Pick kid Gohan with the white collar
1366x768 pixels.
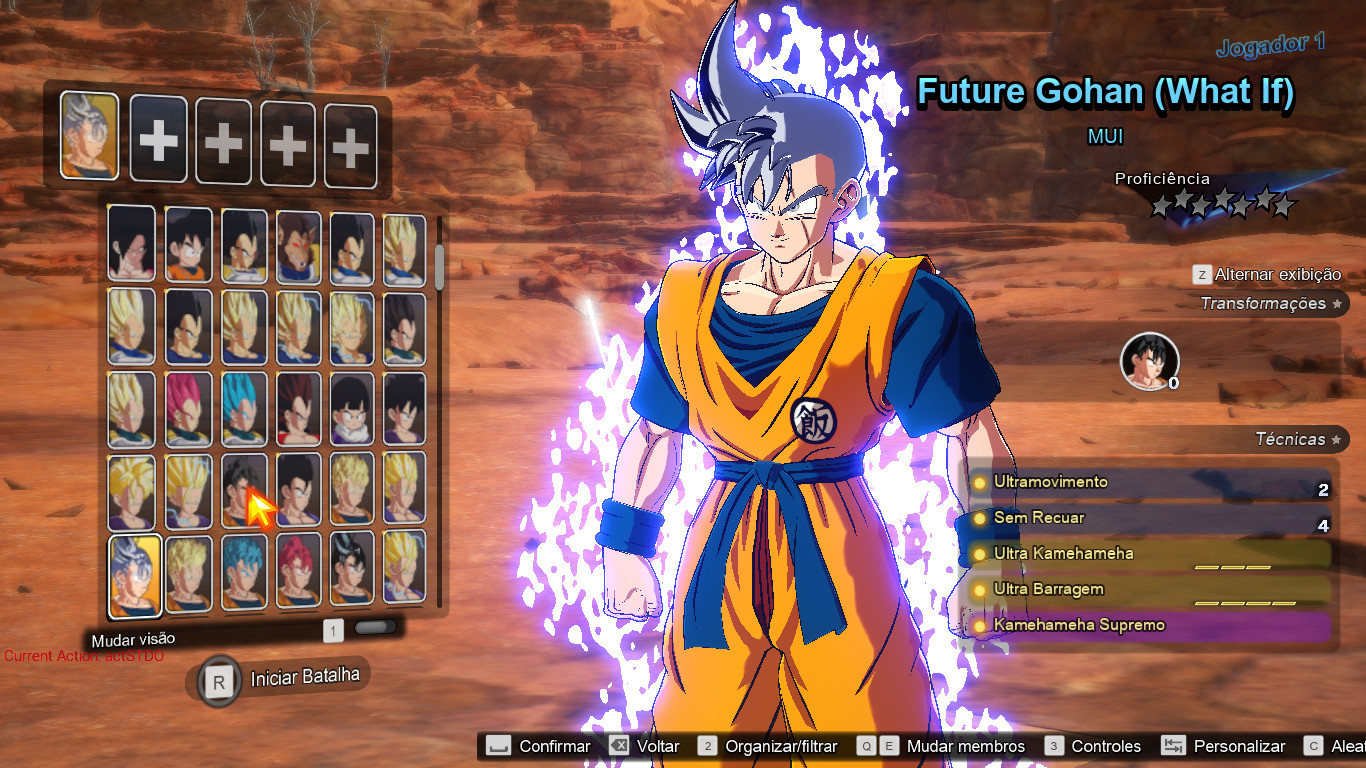[351, 410]
